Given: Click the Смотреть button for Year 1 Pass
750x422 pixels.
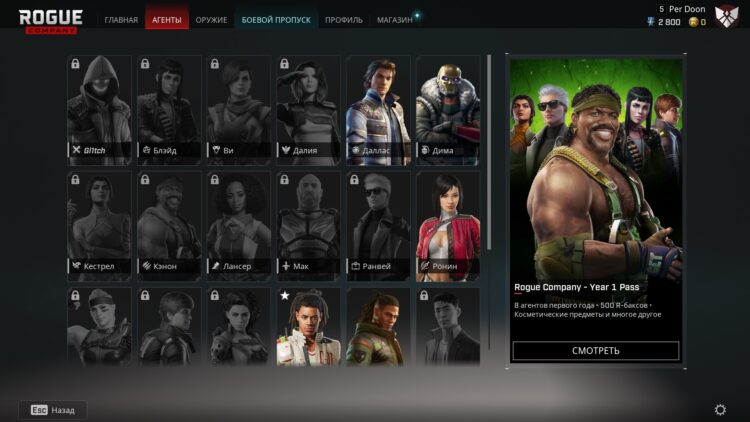Looking at the screenshot, I should 596,351.
